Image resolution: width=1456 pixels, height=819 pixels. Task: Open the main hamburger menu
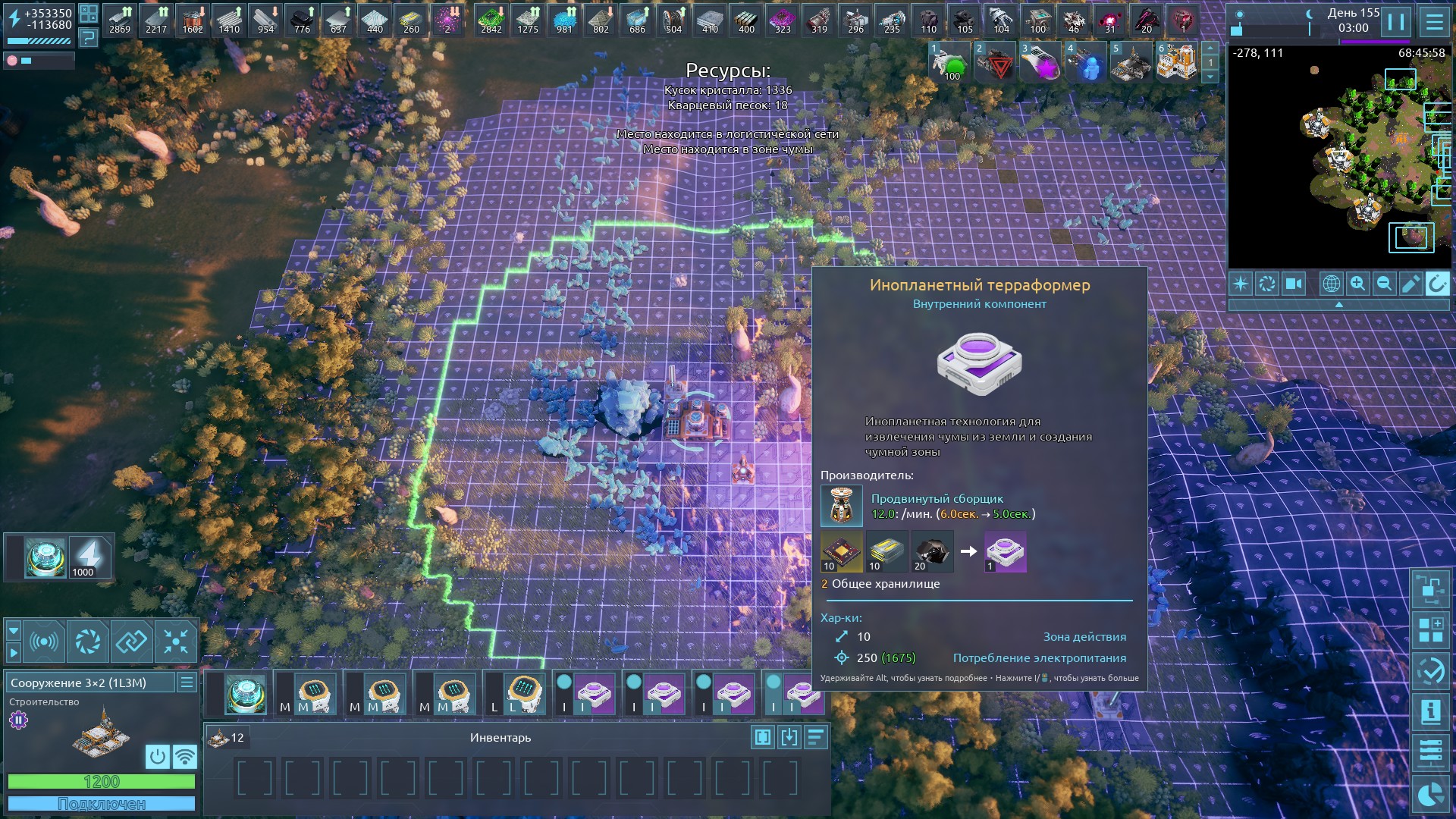(1434, 22)
